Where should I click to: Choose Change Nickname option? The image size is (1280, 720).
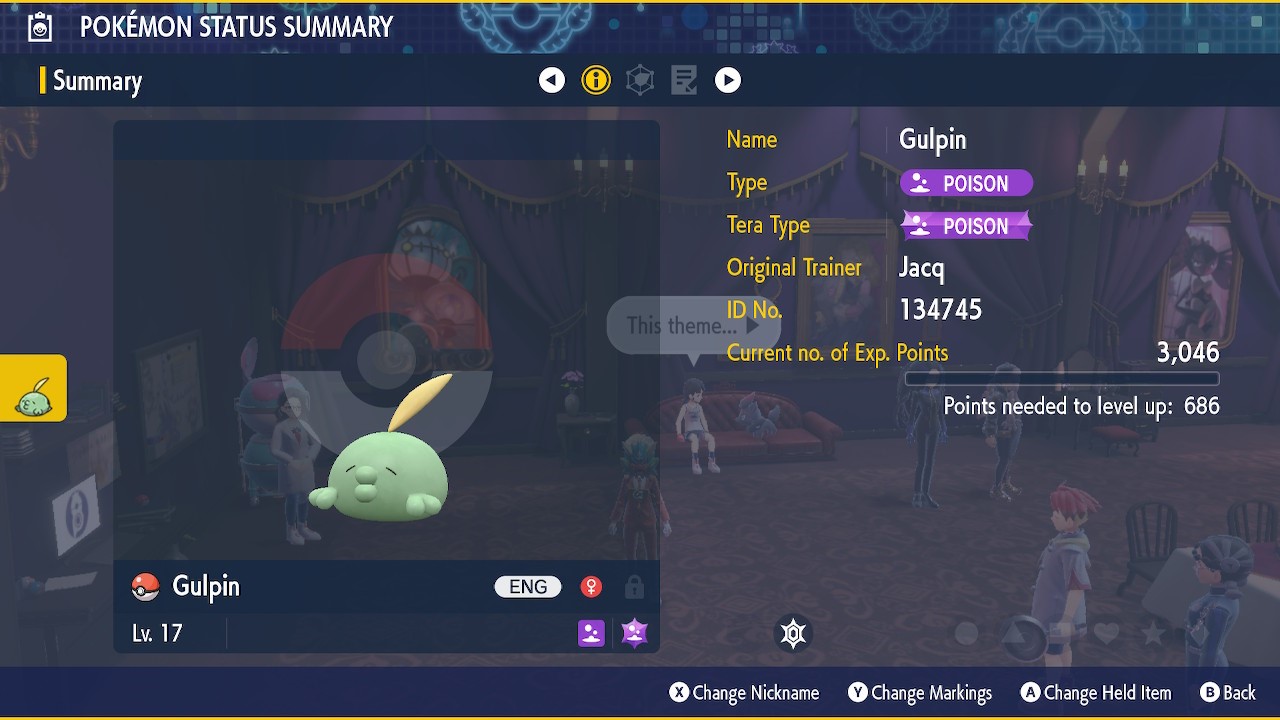pyautogui.click(x=744, y=693)
